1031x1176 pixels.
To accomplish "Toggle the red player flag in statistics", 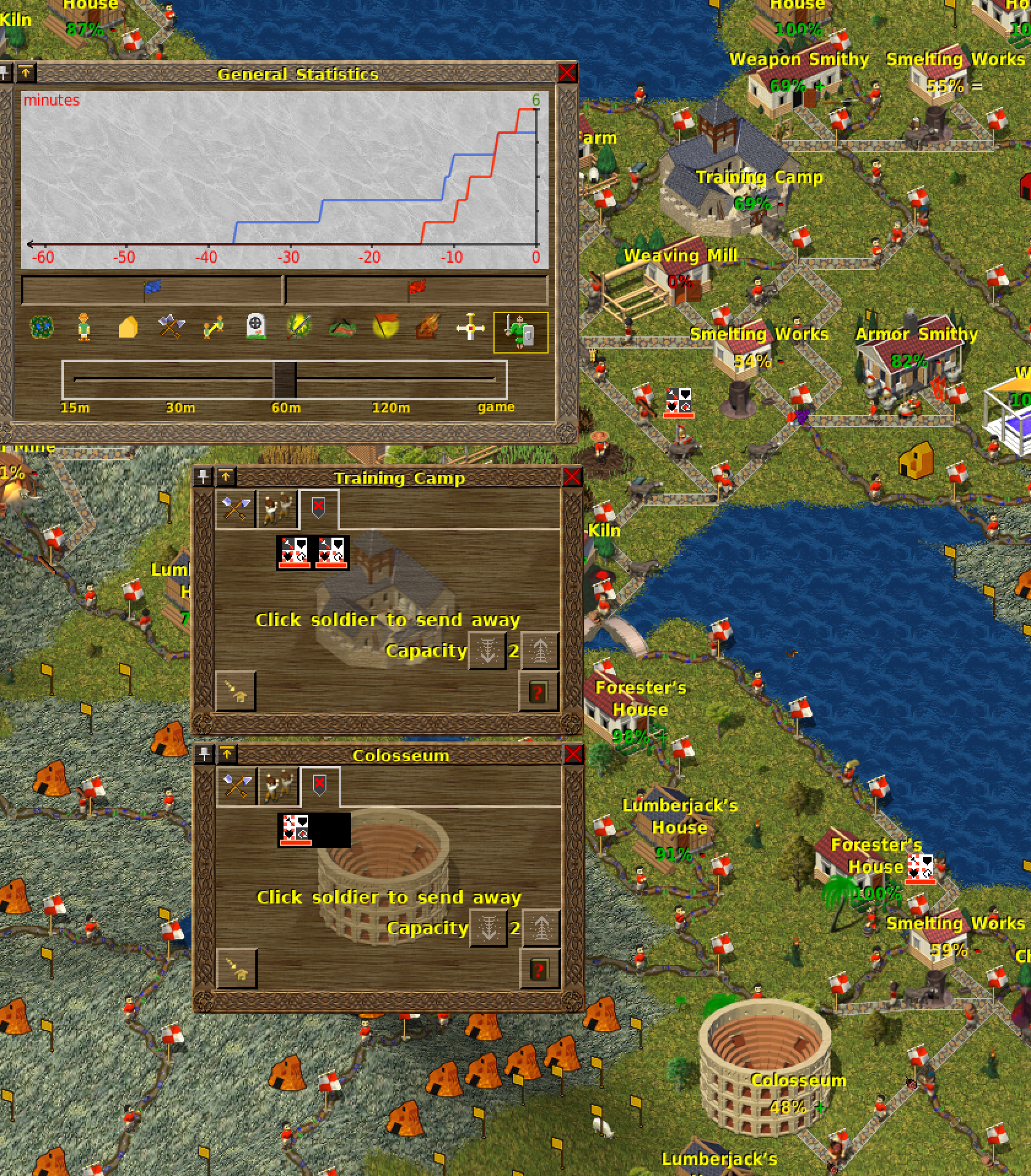I will (x=416, y=290).
